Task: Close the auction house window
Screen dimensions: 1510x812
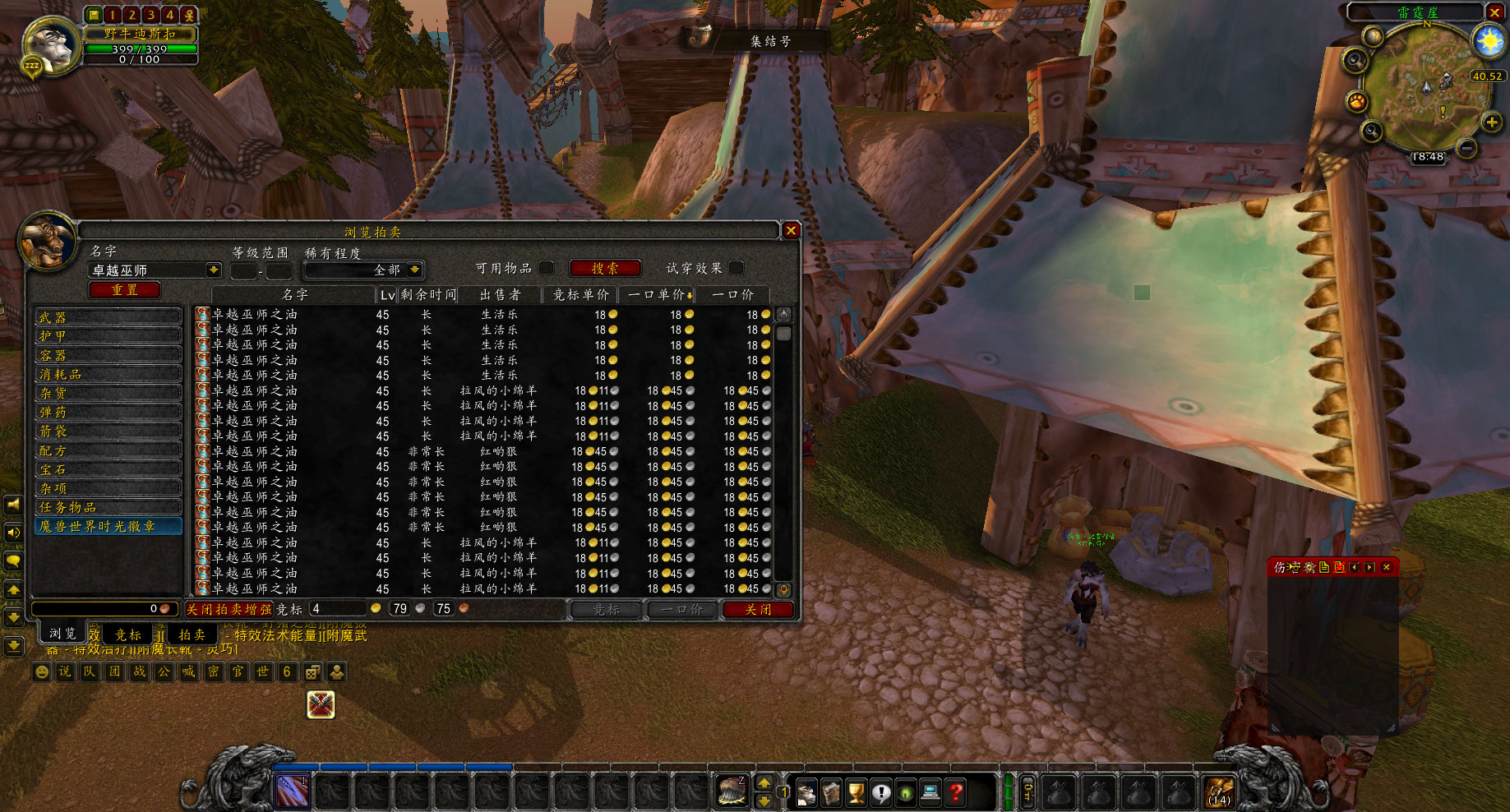Action: click(x=791, y=231)
